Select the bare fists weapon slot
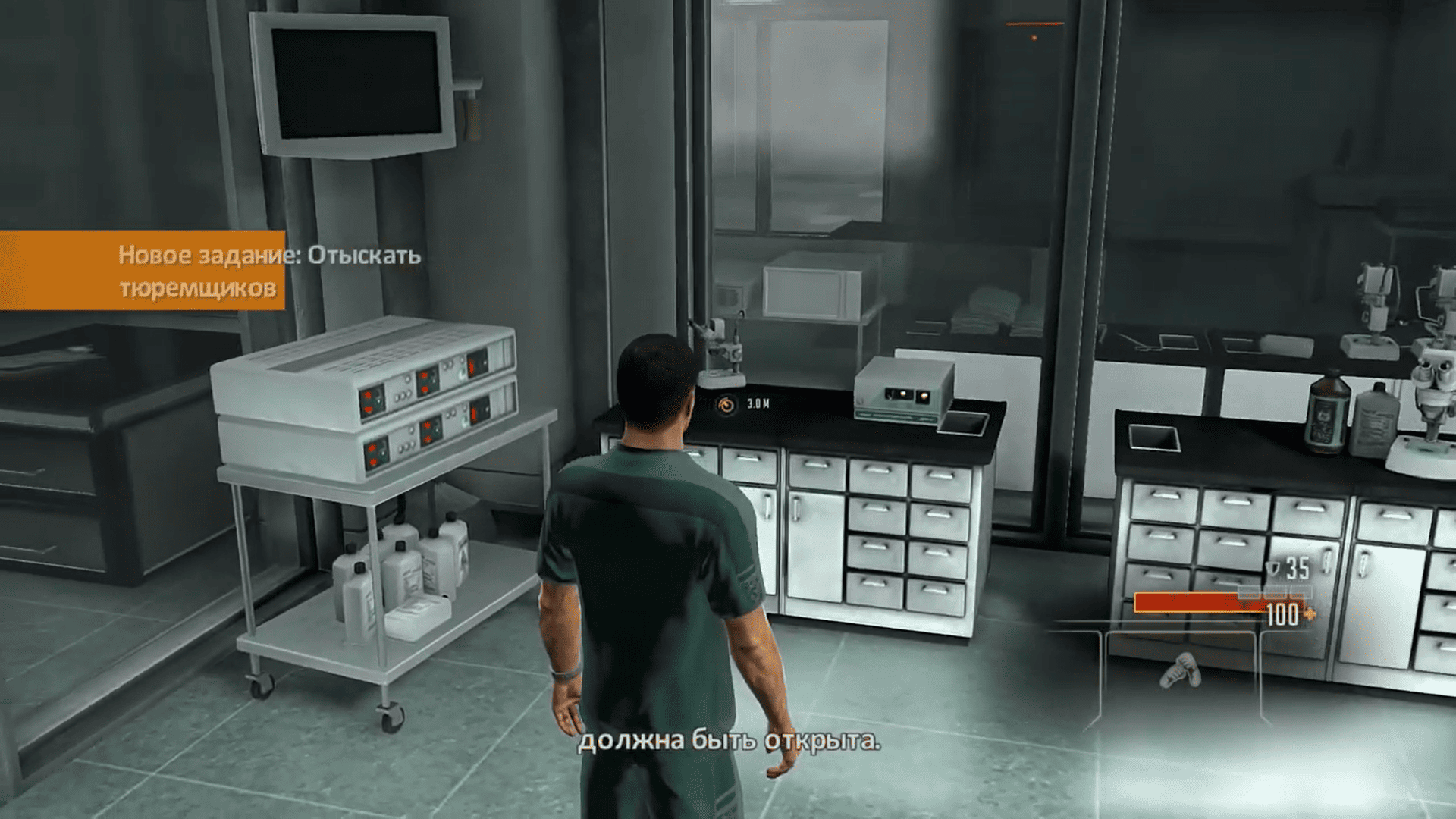 coord(1181,670)
